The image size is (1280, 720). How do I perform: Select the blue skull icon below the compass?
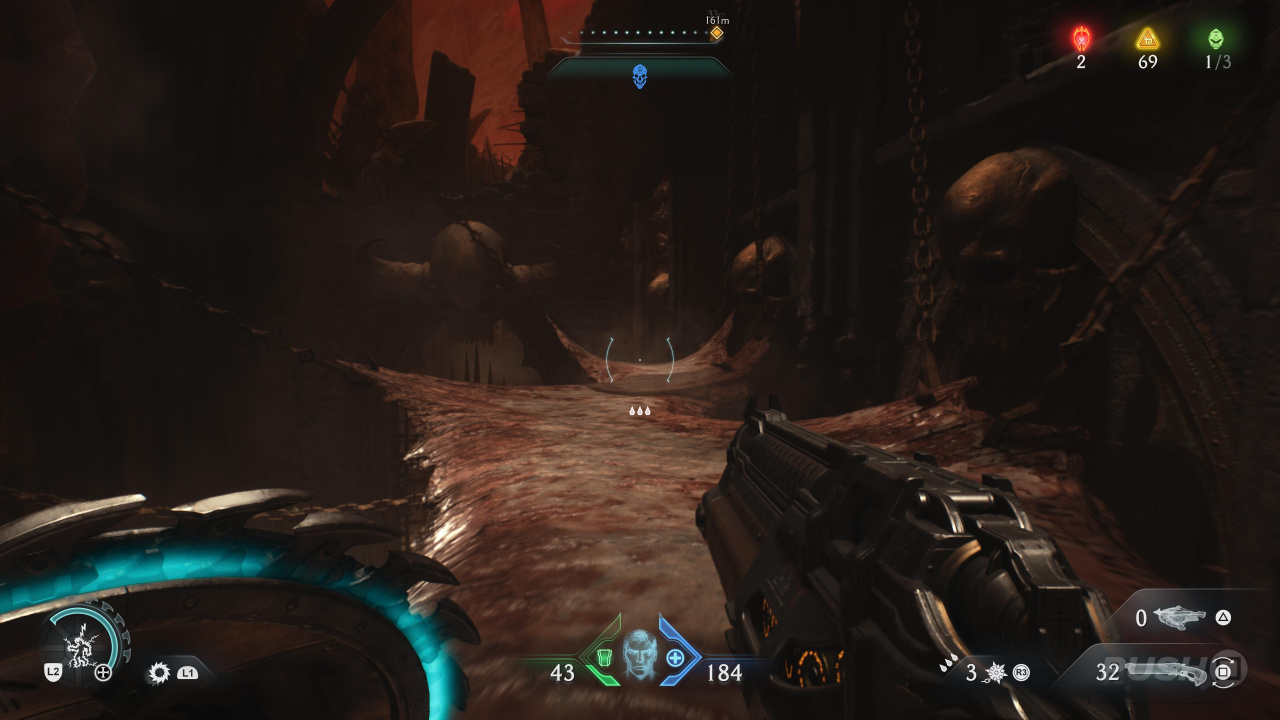640,76
